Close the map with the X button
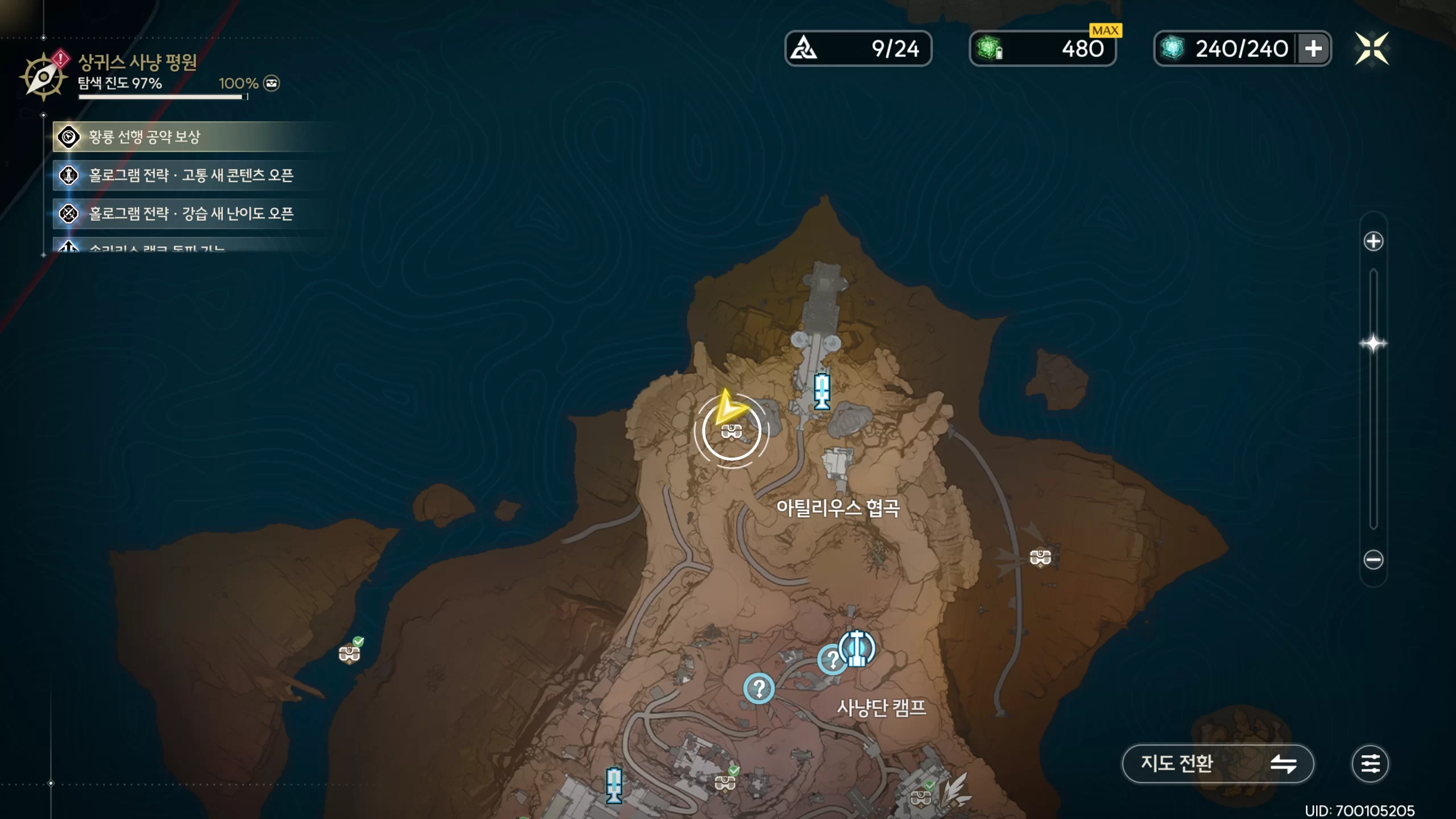Screen dimensions: 1456x819 (1372, 48)
